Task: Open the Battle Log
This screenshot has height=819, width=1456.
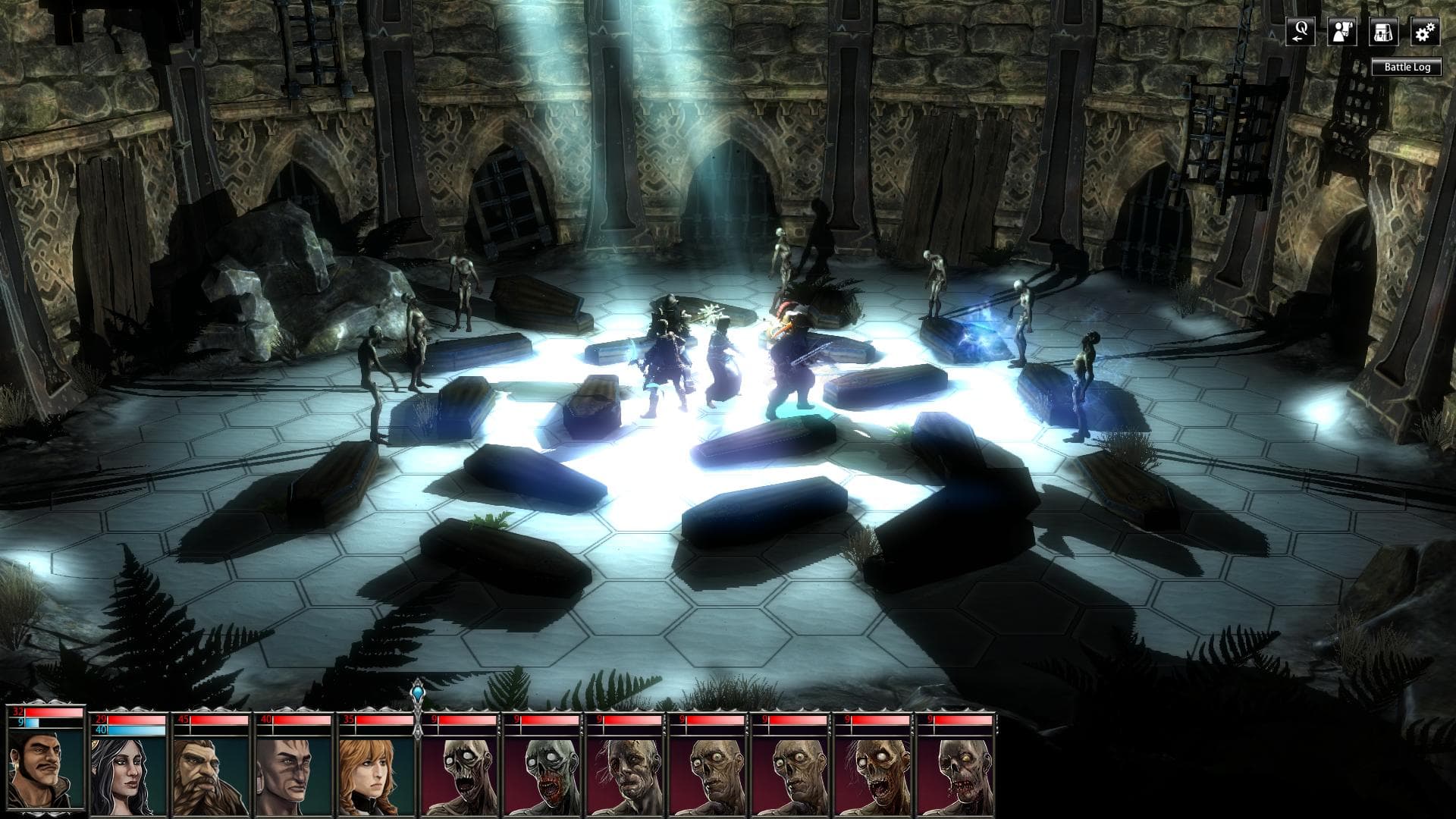Action: pyautogui.click(x=1409, y=67)
